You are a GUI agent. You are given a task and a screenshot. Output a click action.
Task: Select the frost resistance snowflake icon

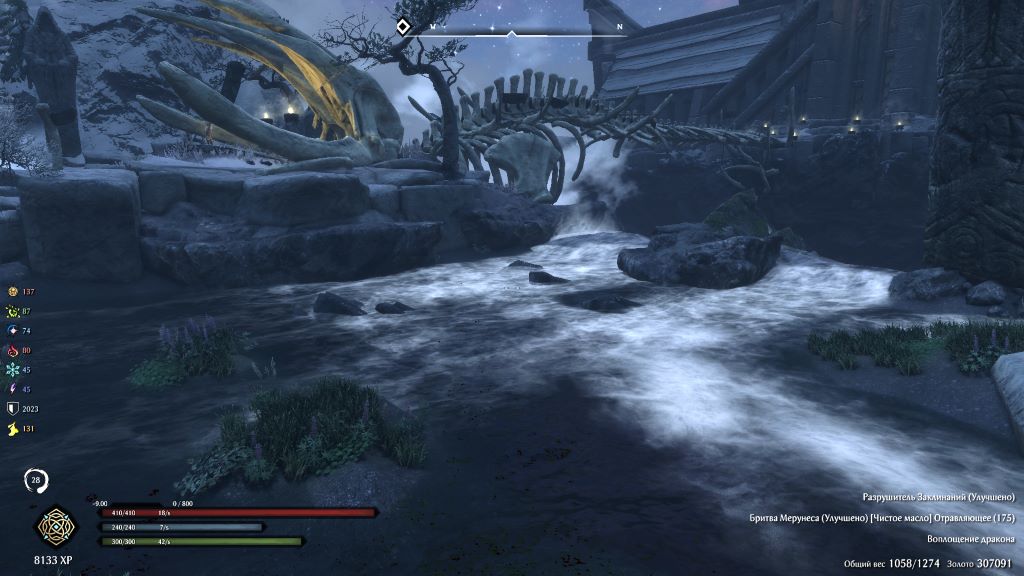(13, 369)
